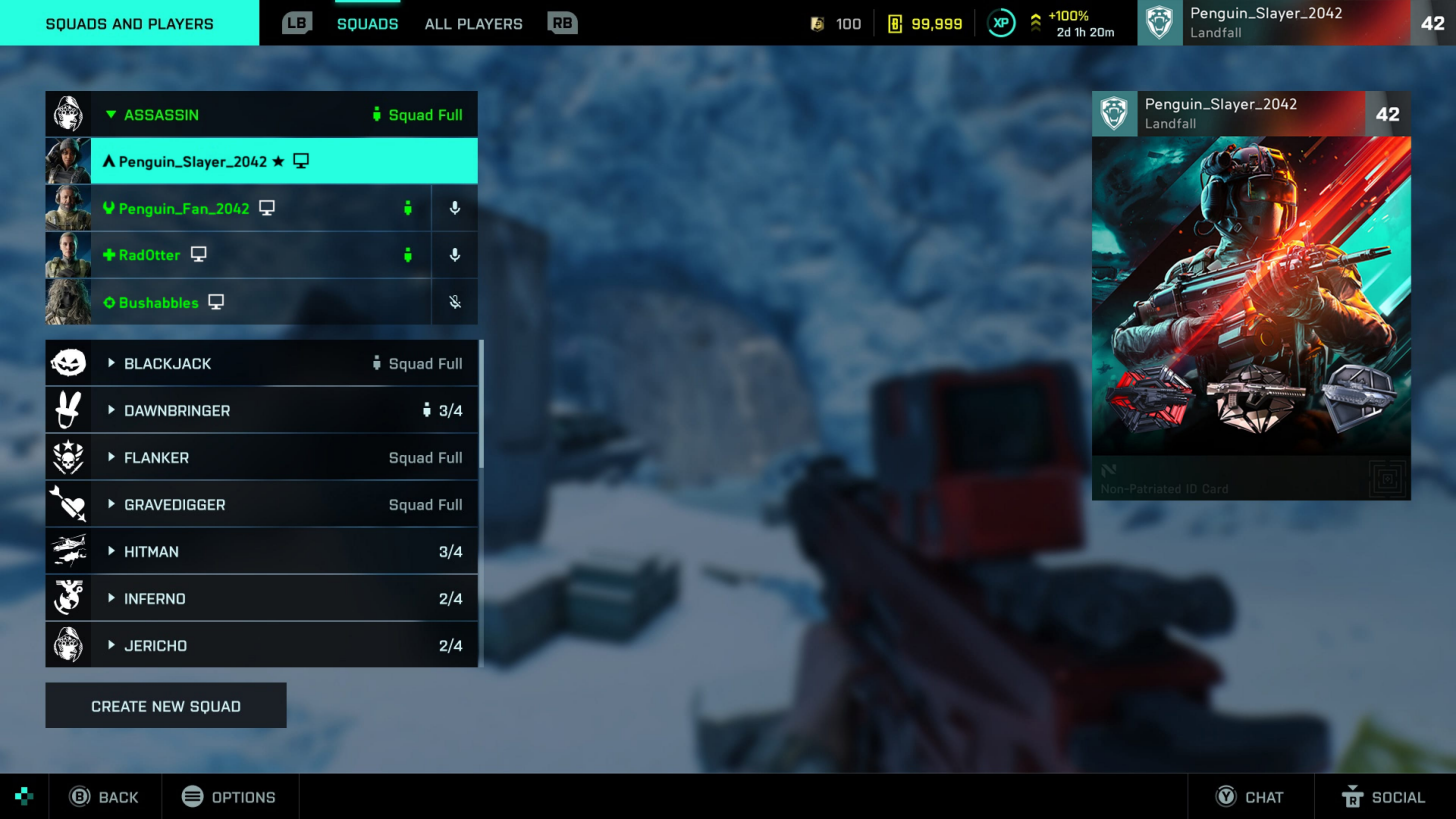1456x819 pixels.
Task: Expand the INFERNO squad
Action: click(x=111, y=598)
